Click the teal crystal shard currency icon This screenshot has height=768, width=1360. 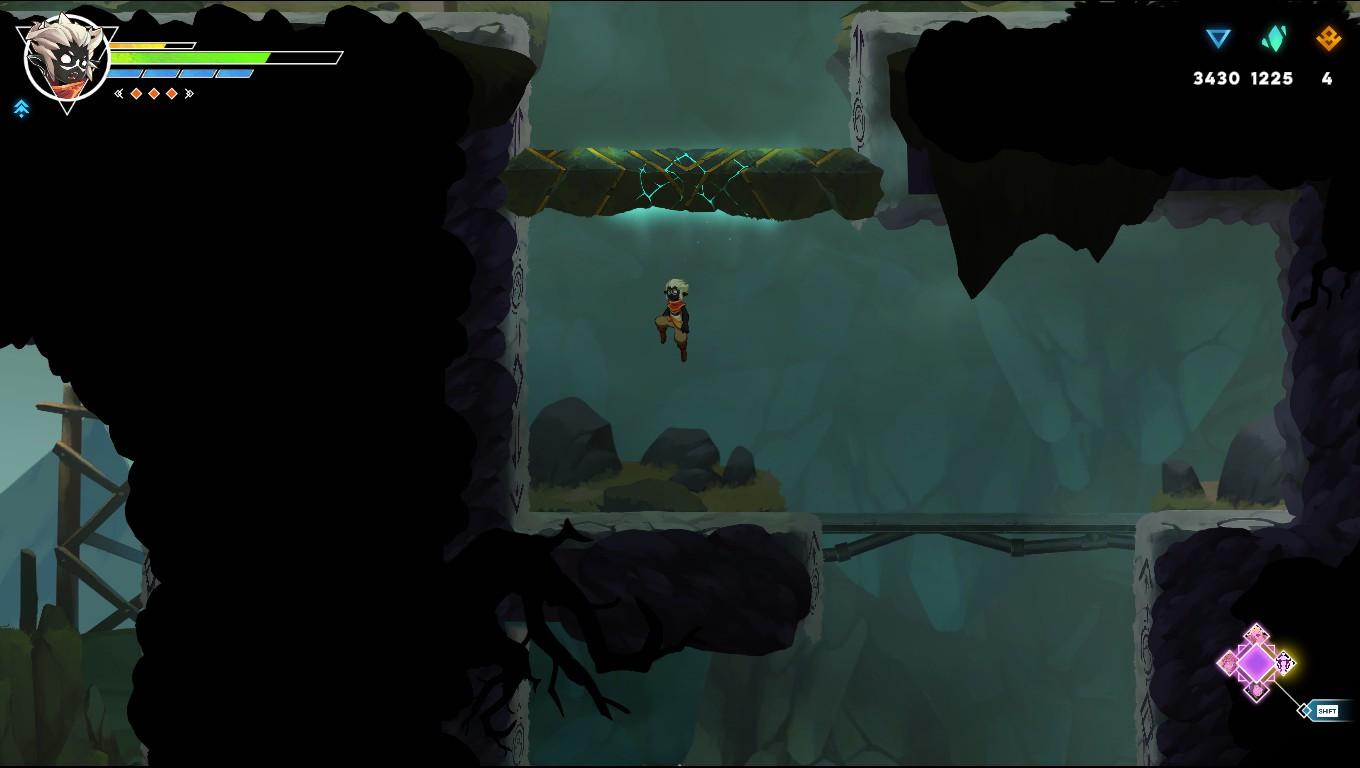tap(1272, 39)
